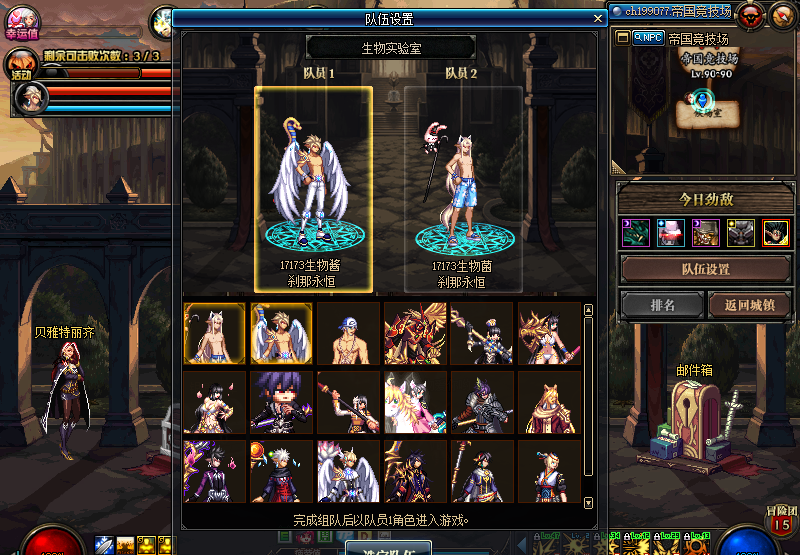Select the red-bordered dark-haired rival icon
The height and width of the screenshot is (555, 800).
(776, 233)
